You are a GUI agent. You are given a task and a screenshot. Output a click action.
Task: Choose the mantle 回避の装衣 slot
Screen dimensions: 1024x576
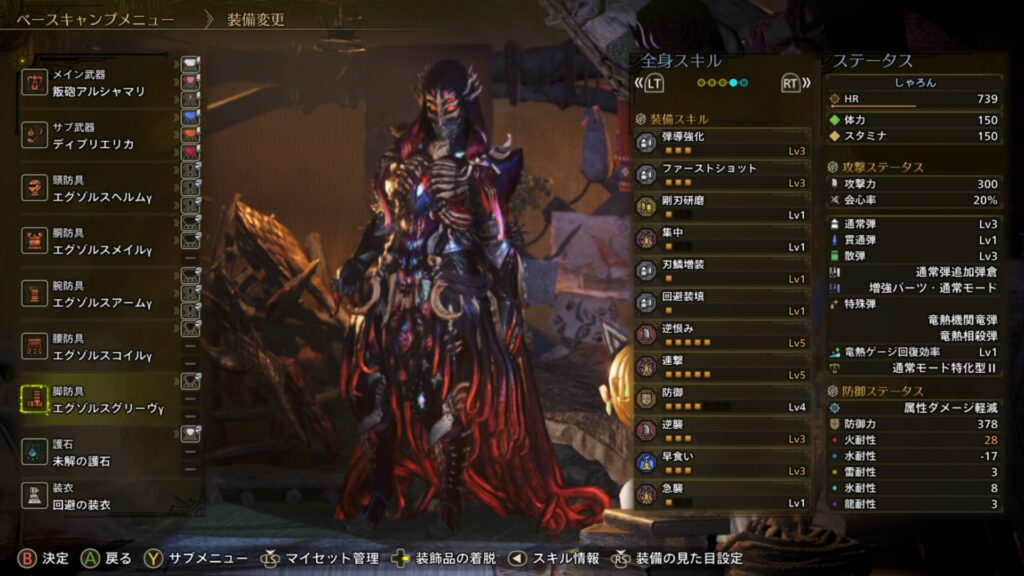point(98,497)
